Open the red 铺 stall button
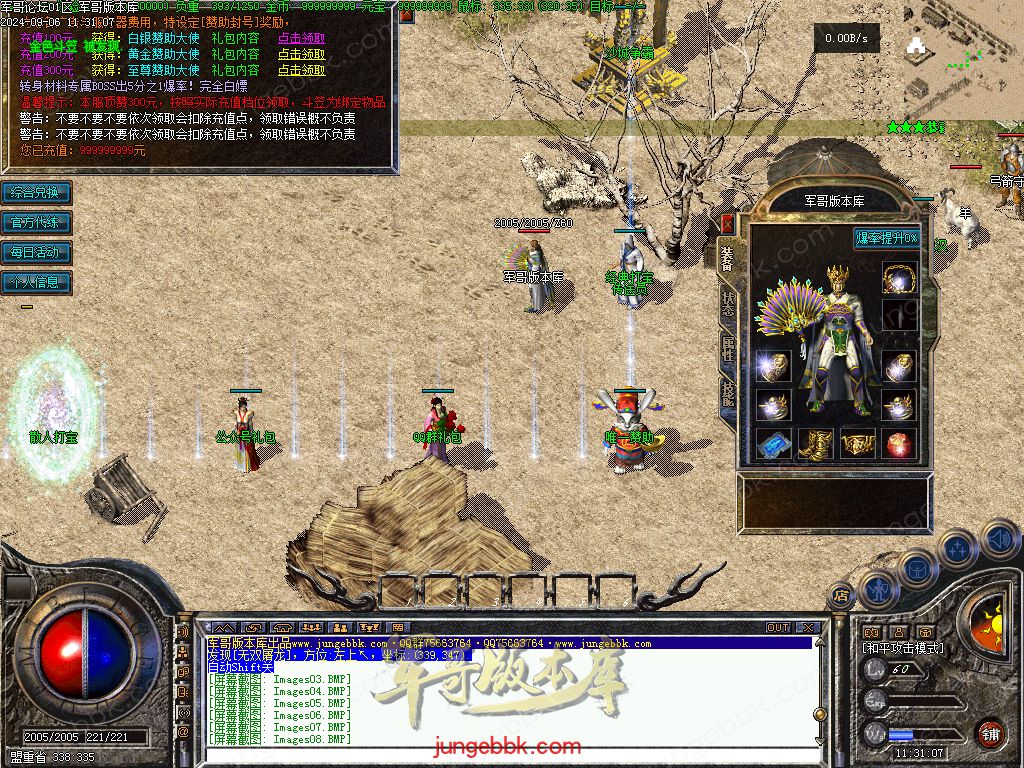 point(990,733)
